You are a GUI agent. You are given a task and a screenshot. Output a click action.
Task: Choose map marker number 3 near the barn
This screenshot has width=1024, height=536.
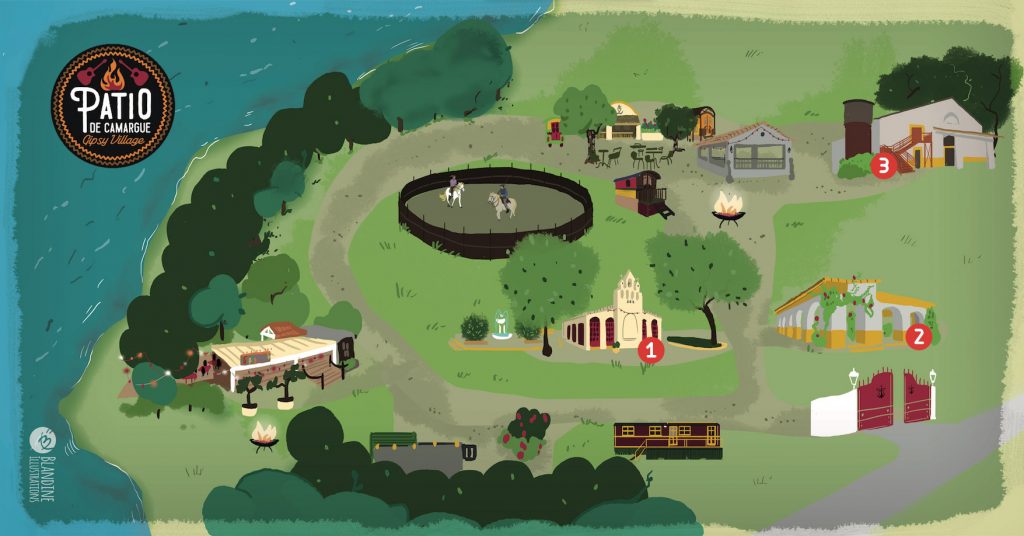click(x=882, y=166)
